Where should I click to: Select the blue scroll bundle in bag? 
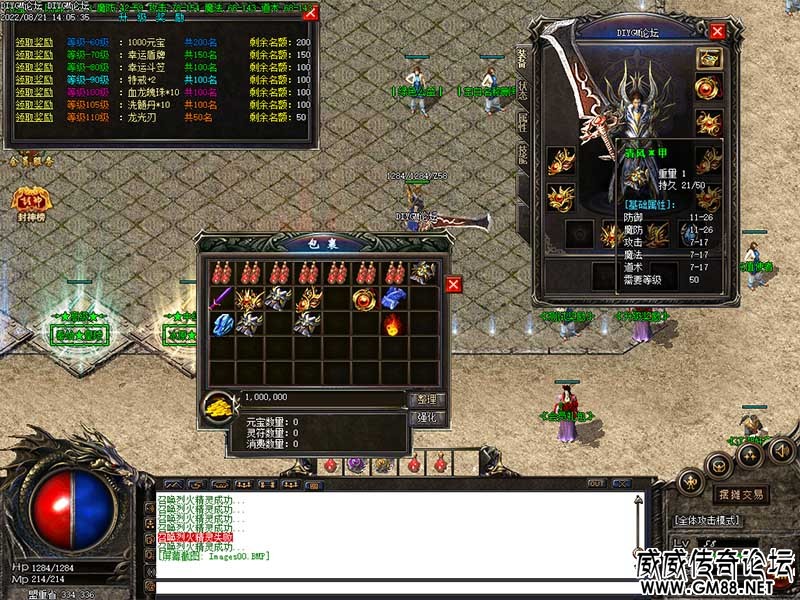point(392,297)
